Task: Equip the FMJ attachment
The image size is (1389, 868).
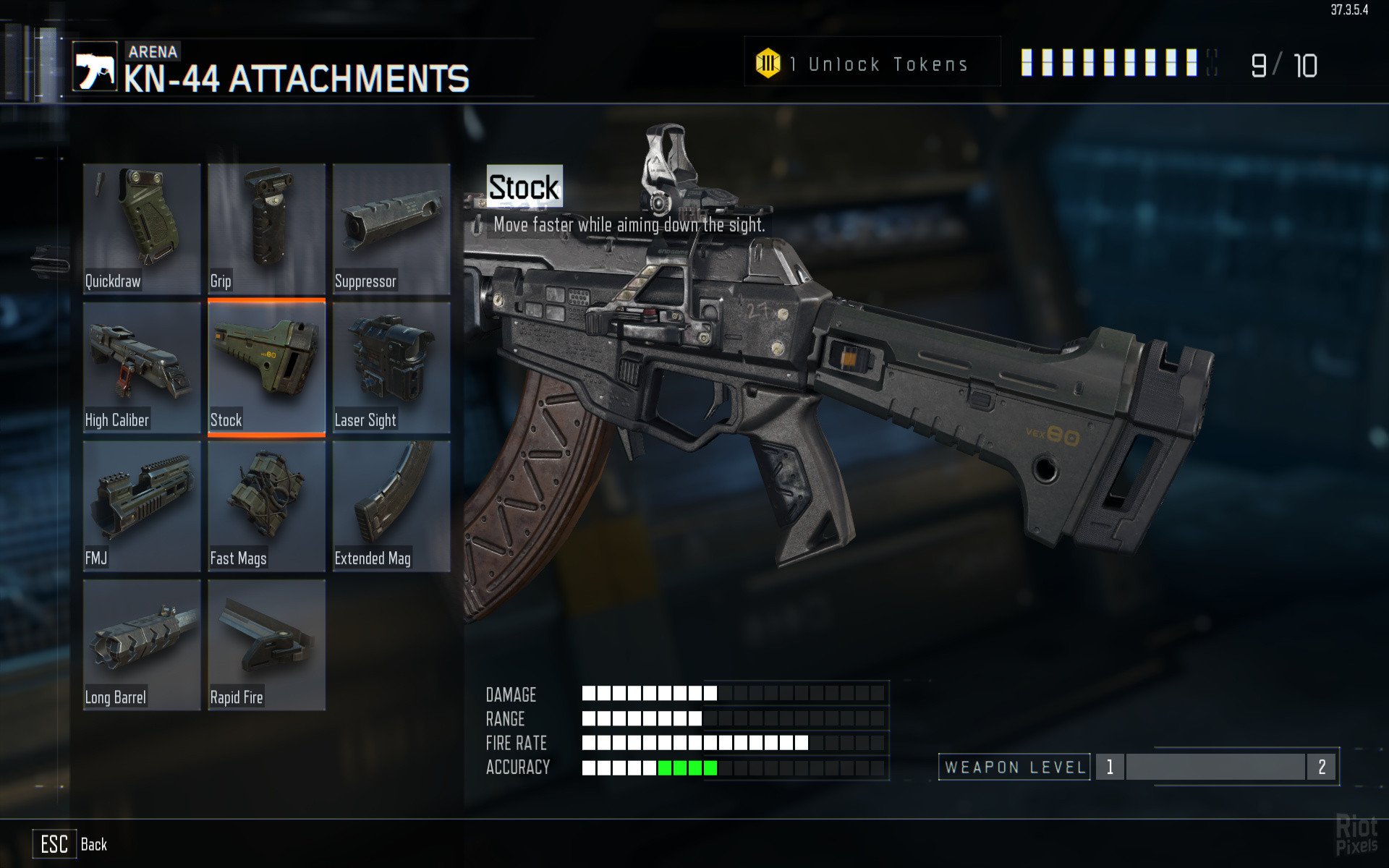Action: click(142, 506)
